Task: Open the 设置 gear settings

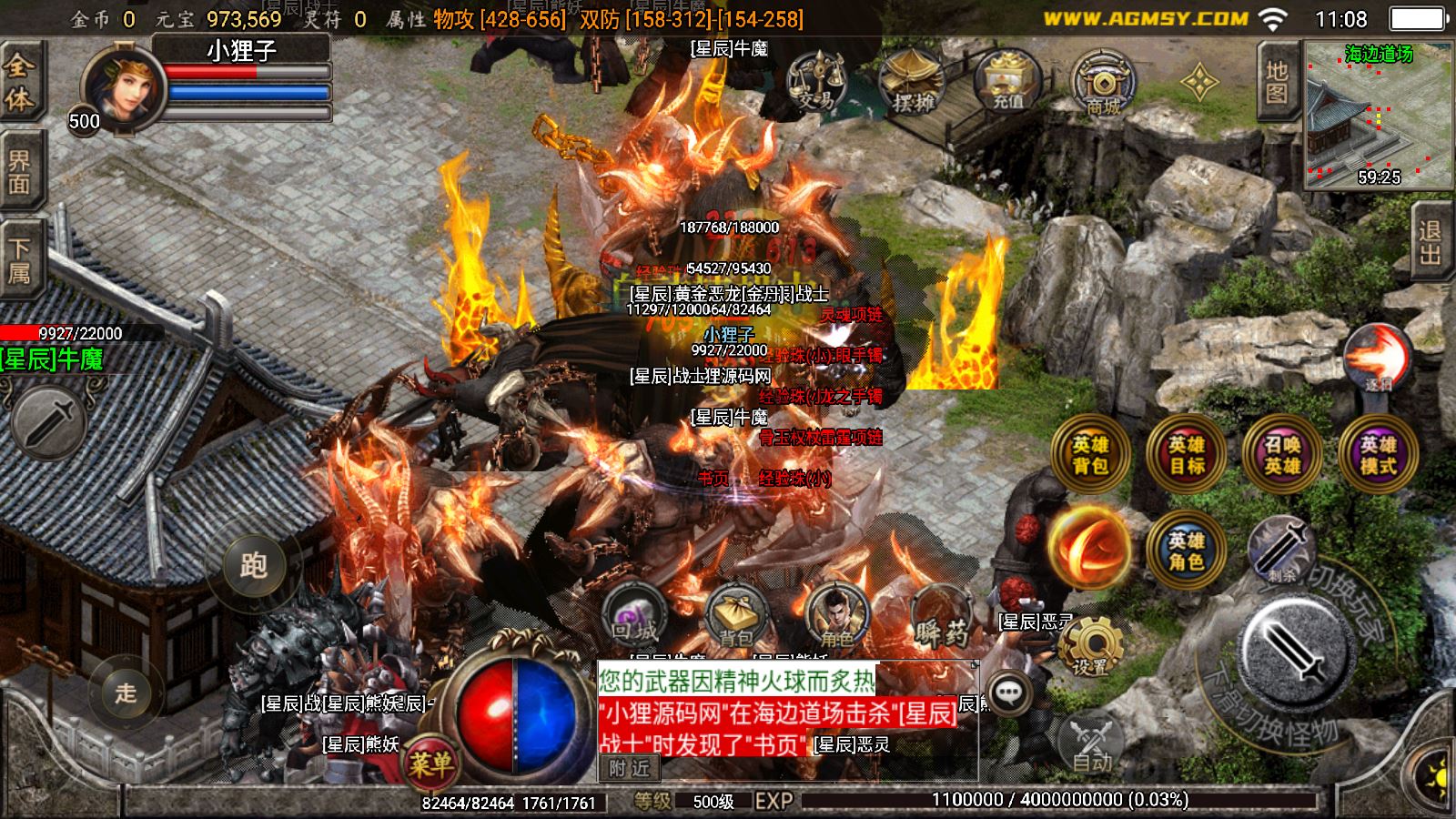Action: click(1090, 646)
